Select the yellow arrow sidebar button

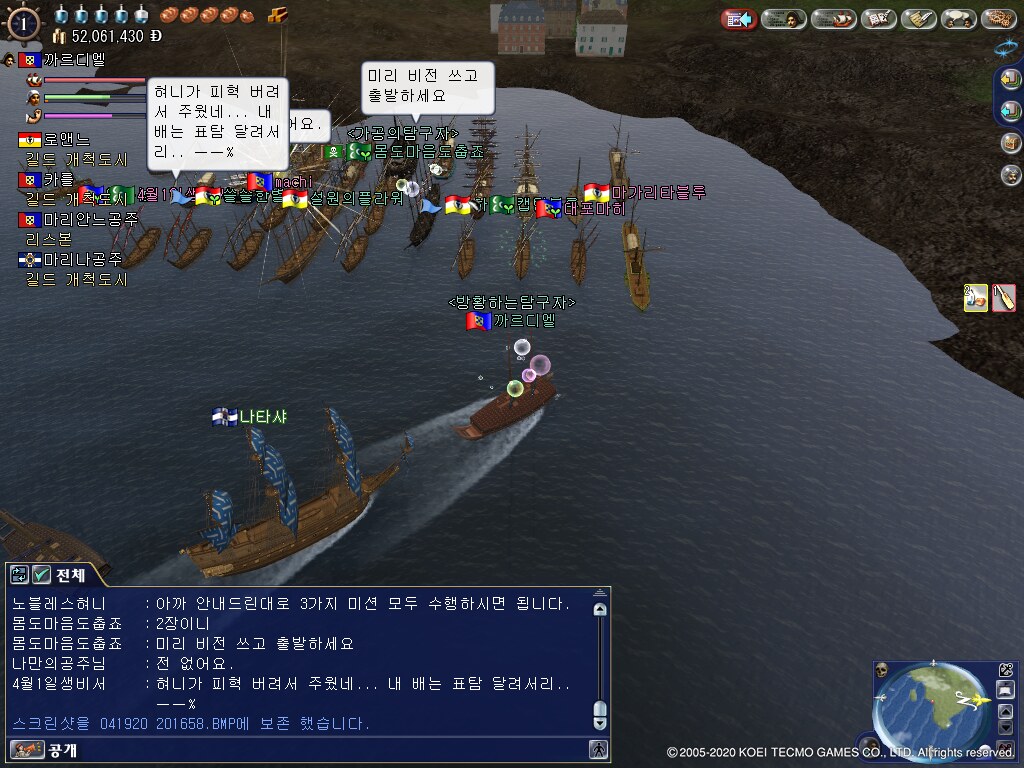[x=1011, y=79]
